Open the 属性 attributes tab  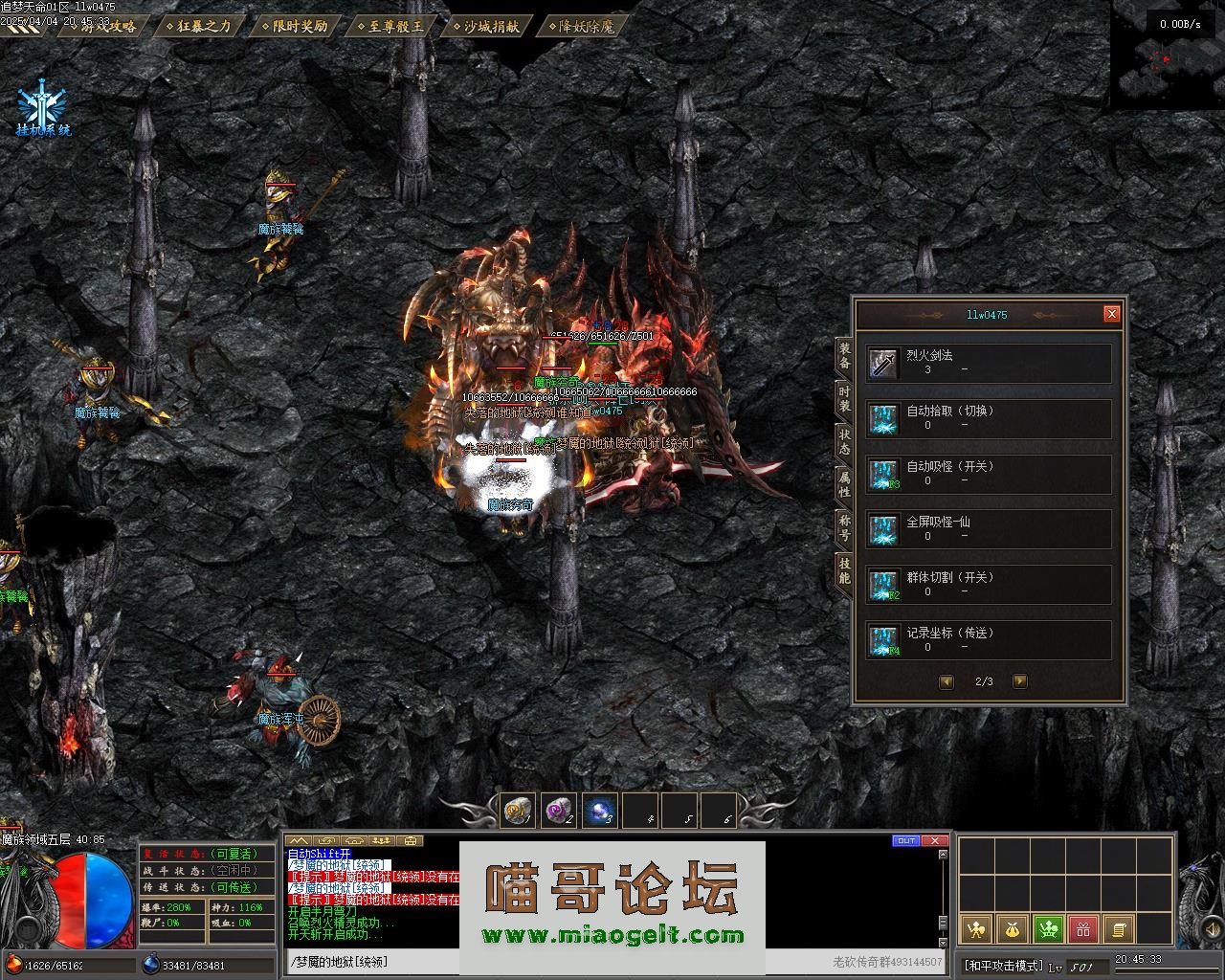pos(844,484)
